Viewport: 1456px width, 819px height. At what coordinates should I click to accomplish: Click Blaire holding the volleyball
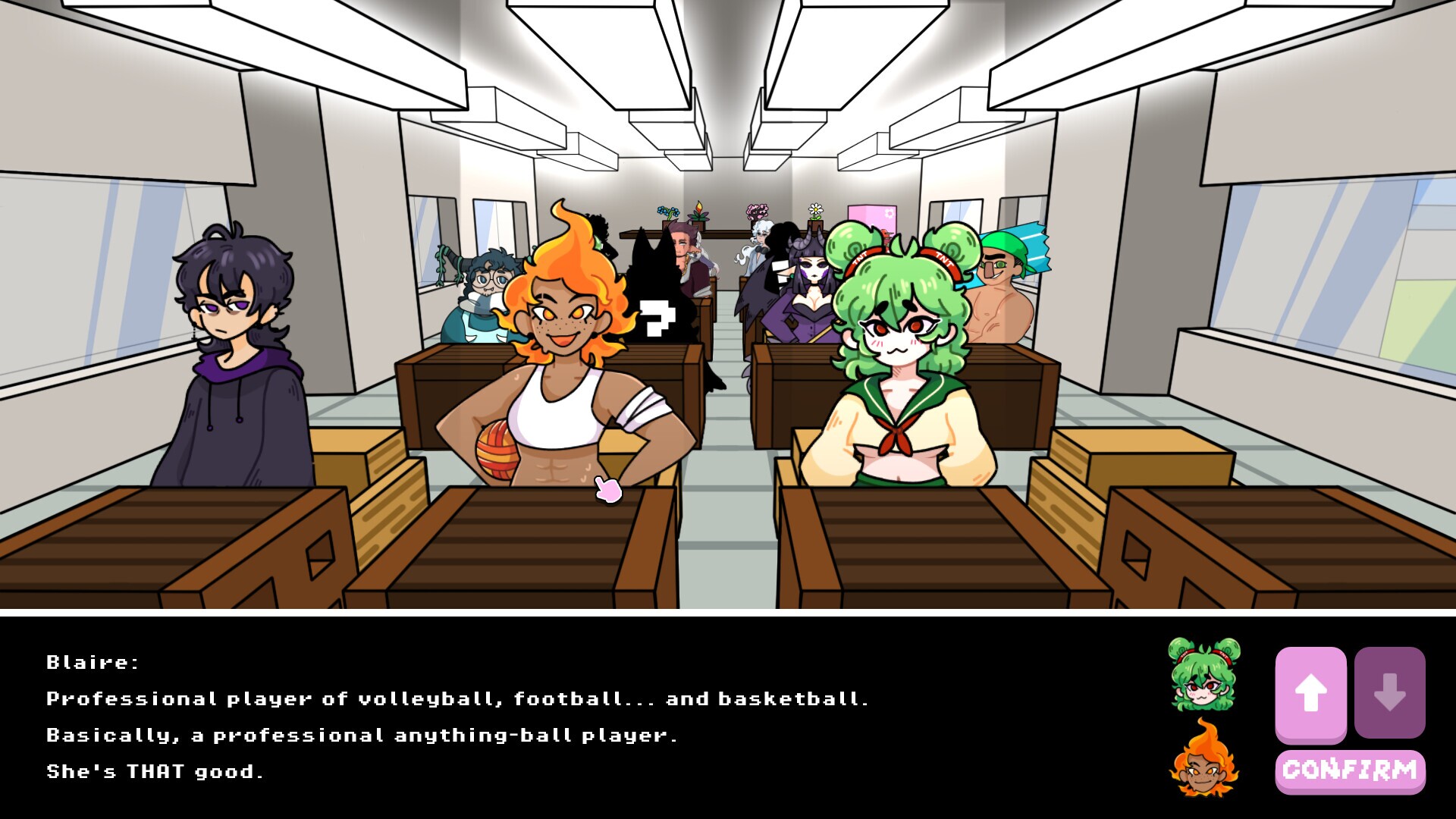click(x=565, y=379)
